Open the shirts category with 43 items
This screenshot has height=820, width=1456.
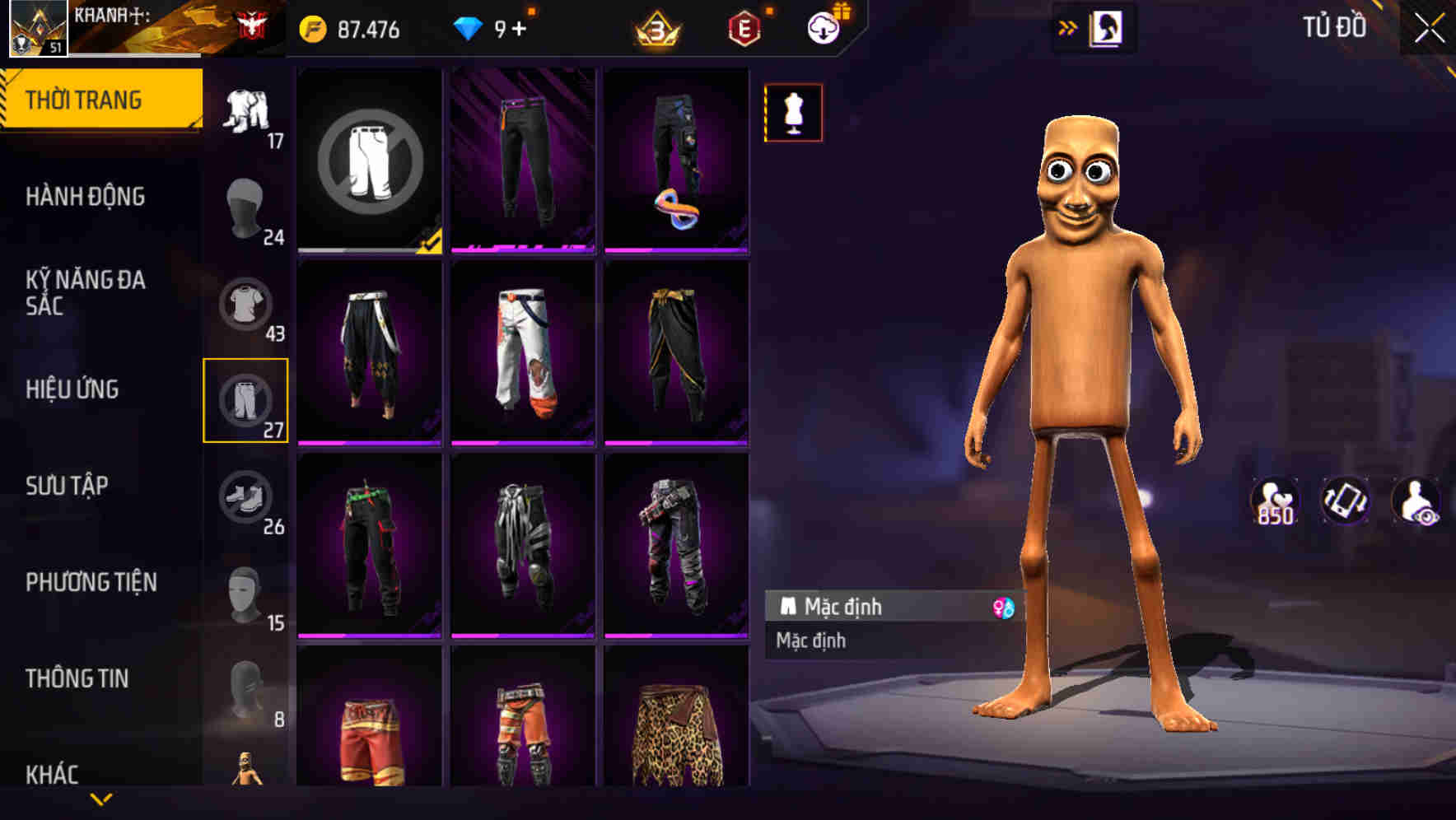click(x=246, y=305)
